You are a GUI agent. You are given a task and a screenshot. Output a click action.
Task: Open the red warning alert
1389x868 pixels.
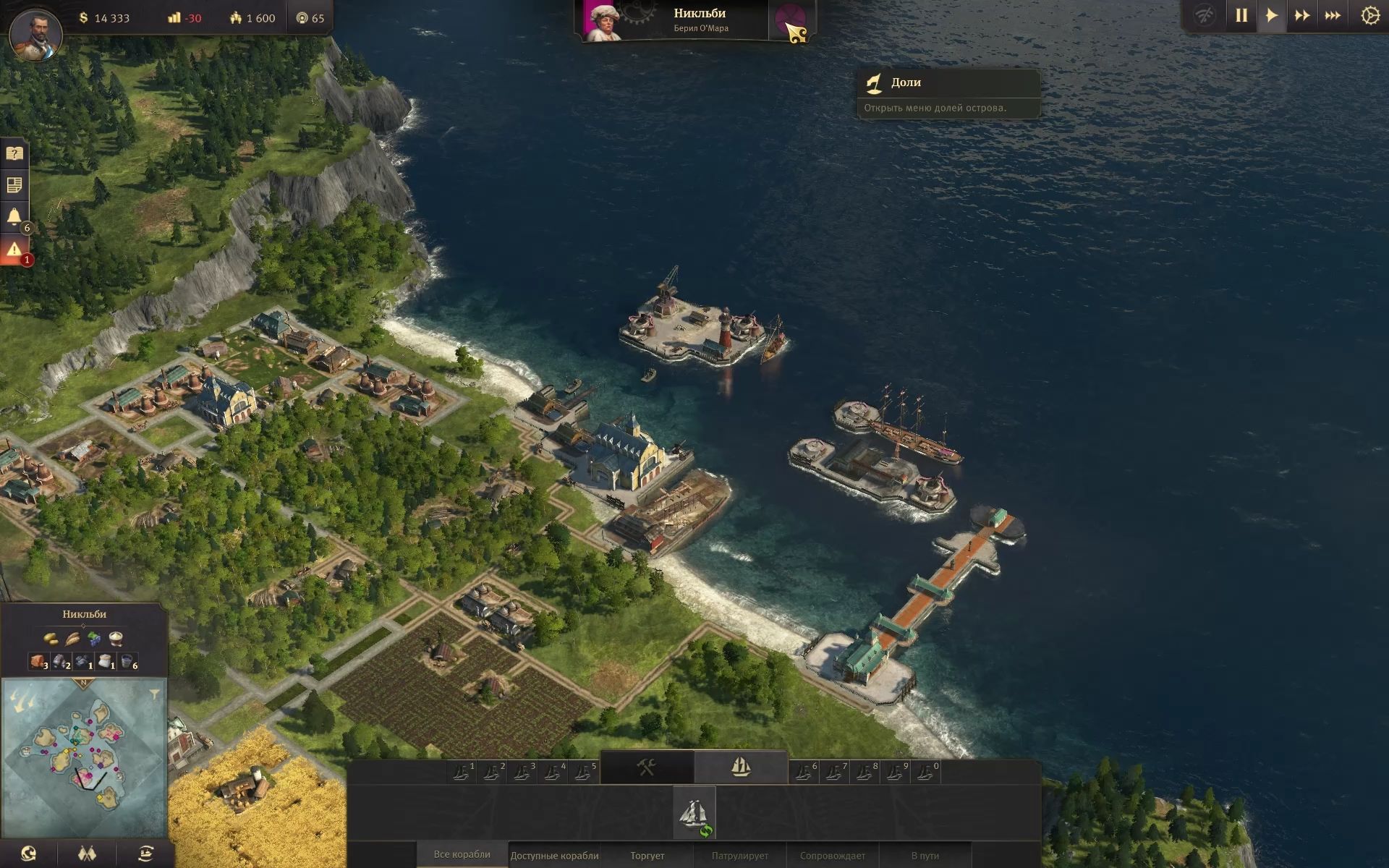tap(14, 250)
